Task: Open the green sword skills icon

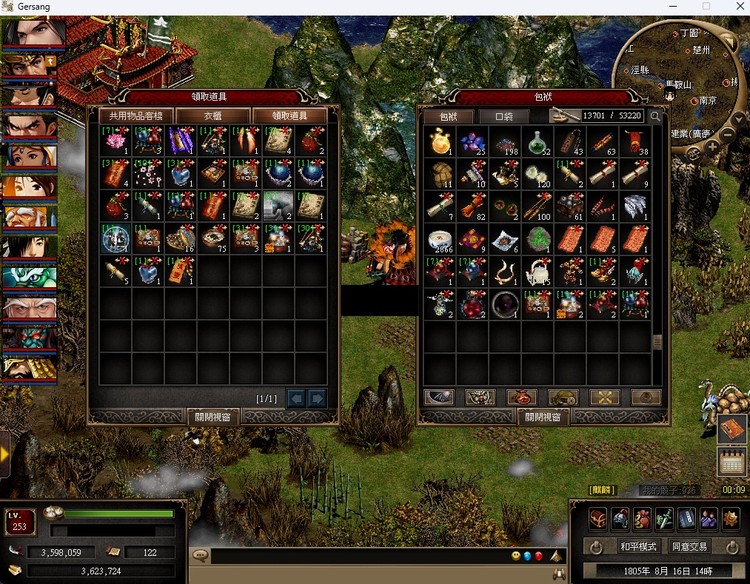Action: pyautogui.click(x=665, y=518)
